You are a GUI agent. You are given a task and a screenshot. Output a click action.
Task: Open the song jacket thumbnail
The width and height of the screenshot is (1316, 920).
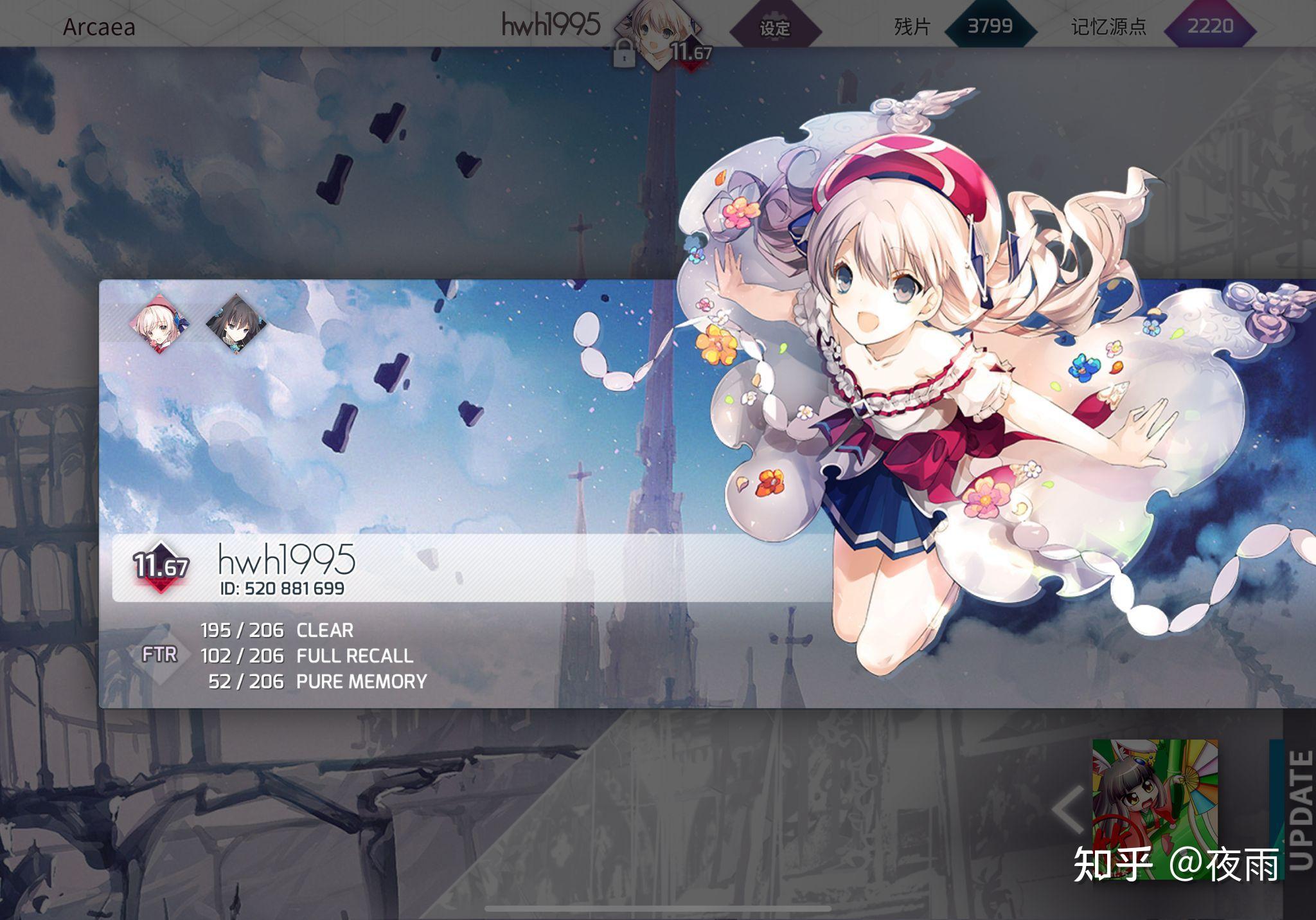tap(1155, 809)
